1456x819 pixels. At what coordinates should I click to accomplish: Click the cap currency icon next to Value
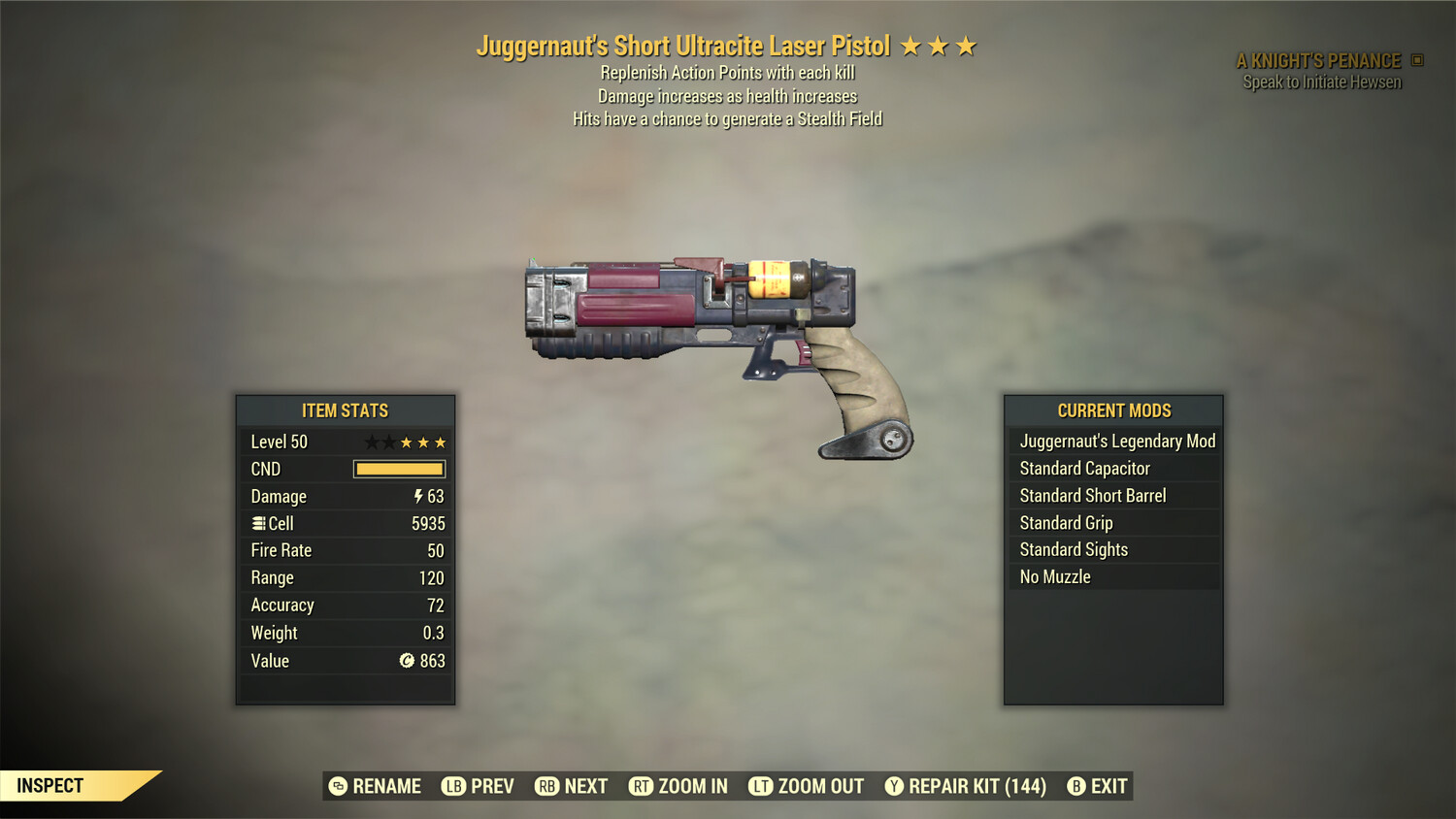(x=409, y=661)
